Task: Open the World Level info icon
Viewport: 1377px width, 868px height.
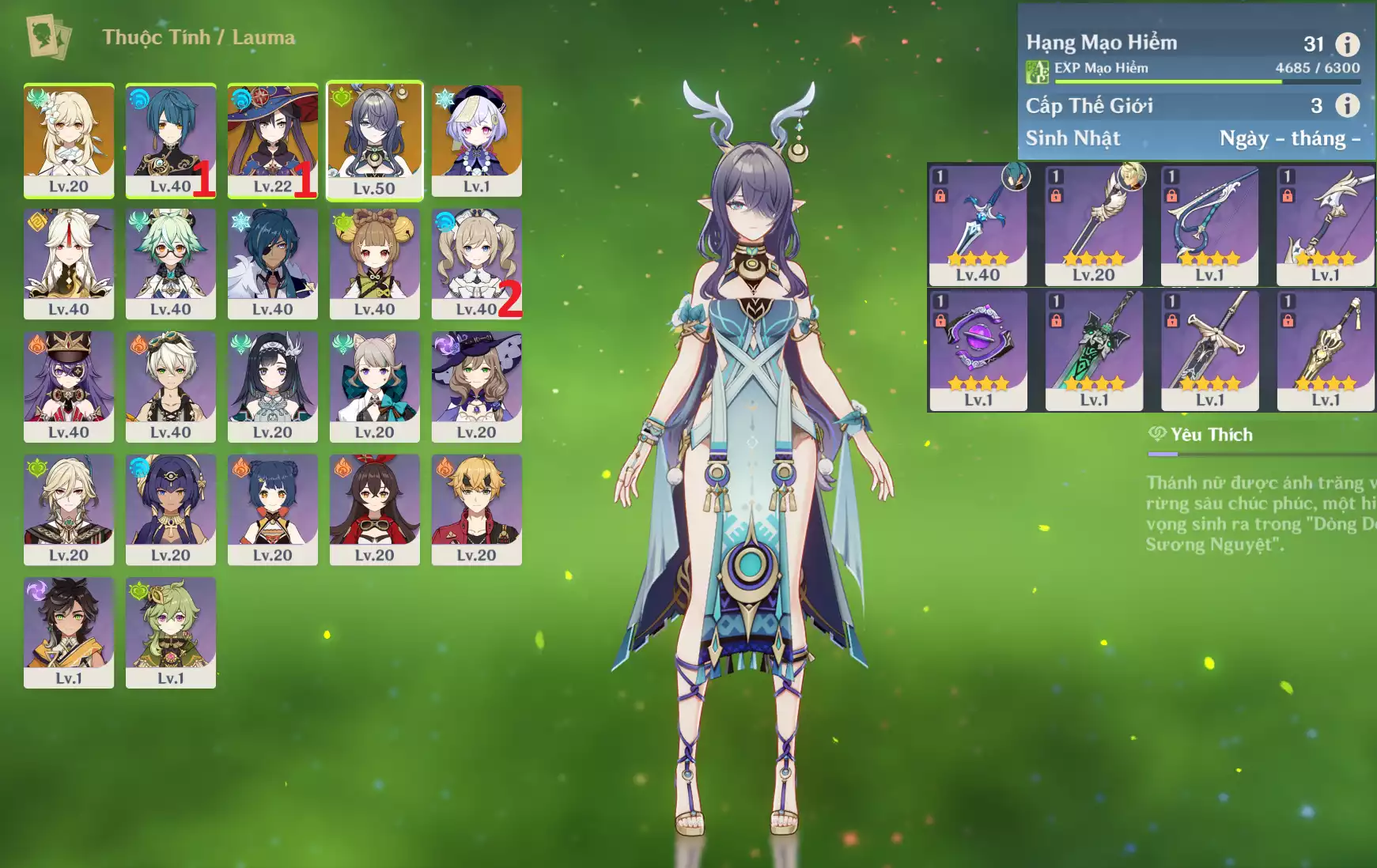Action: pos(1347,105)
